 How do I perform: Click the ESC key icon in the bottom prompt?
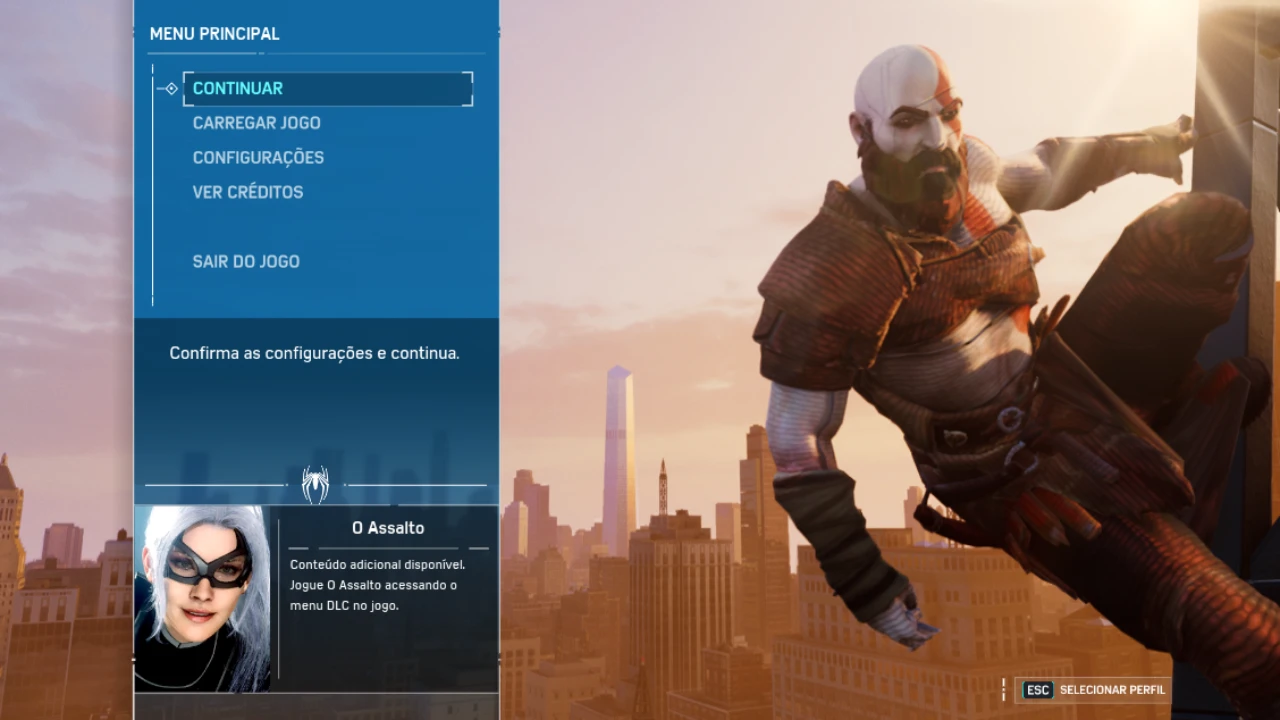1037,690
